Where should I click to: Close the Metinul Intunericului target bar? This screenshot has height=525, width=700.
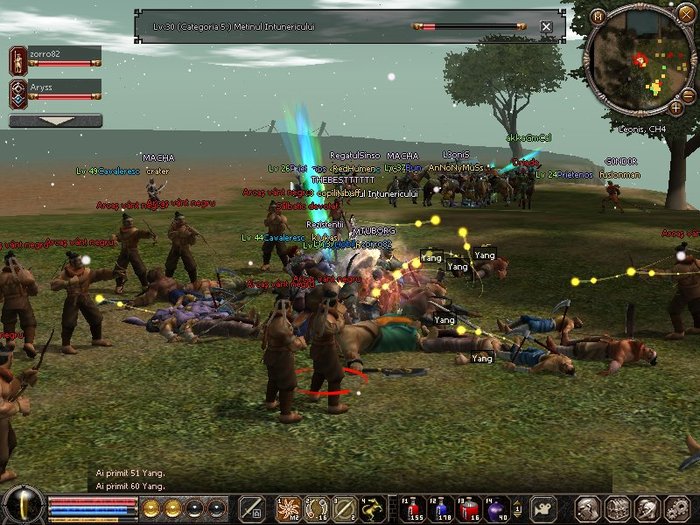pos(546,27)
